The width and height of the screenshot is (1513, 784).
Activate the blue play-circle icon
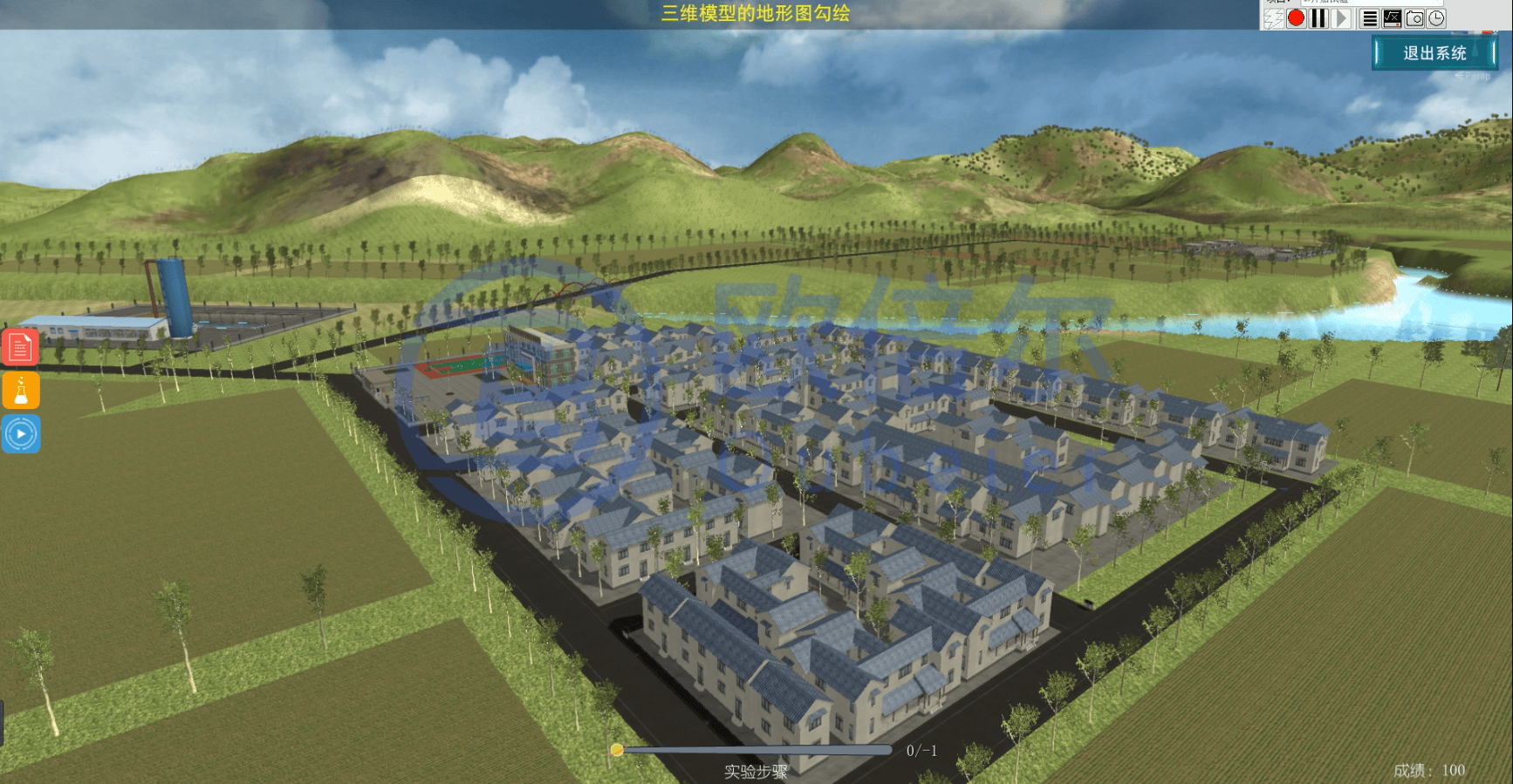tap(21, 433)
